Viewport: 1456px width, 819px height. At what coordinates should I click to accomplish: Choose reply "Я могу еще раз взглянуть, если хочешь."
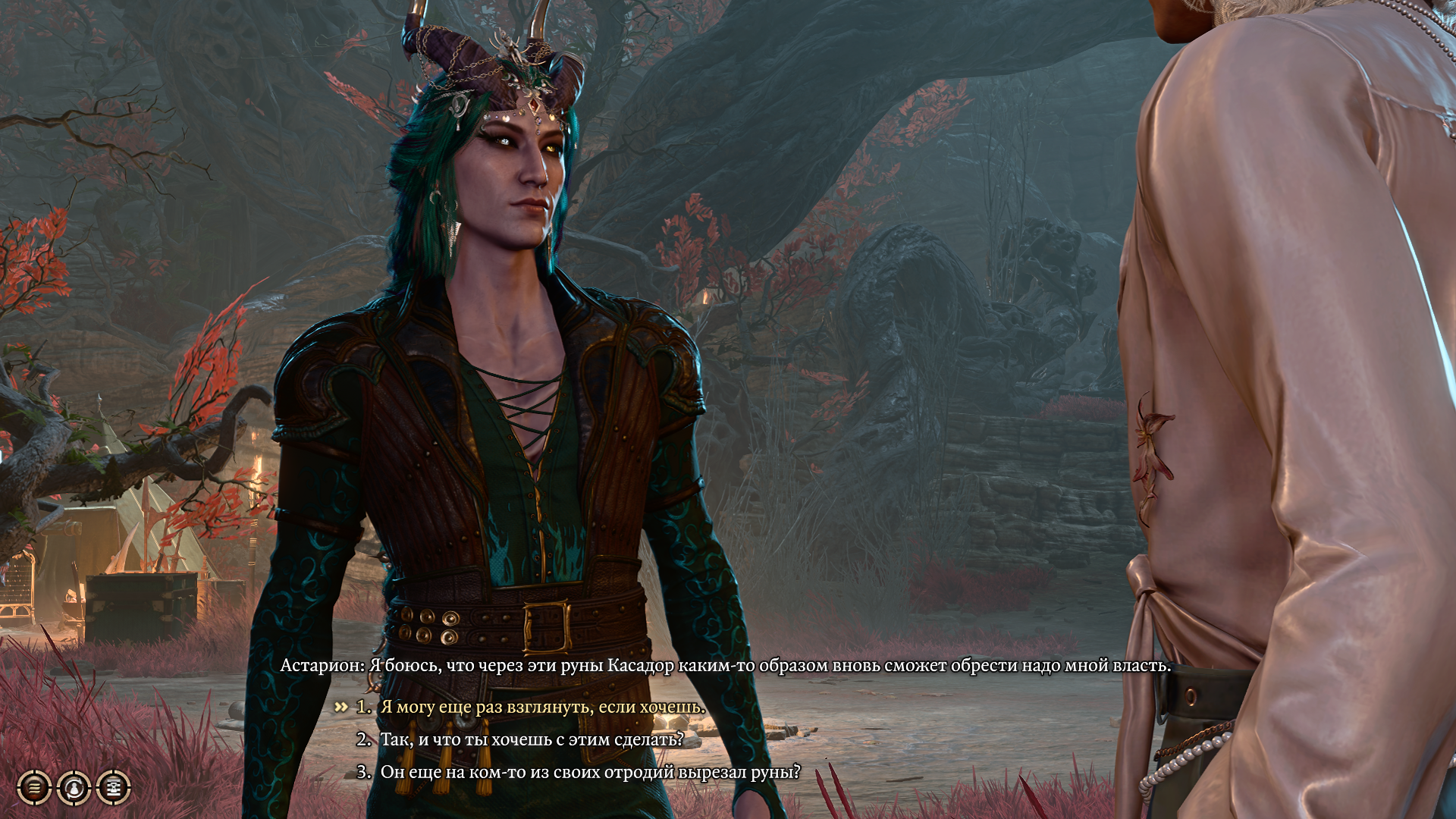(x=542, y=707)
